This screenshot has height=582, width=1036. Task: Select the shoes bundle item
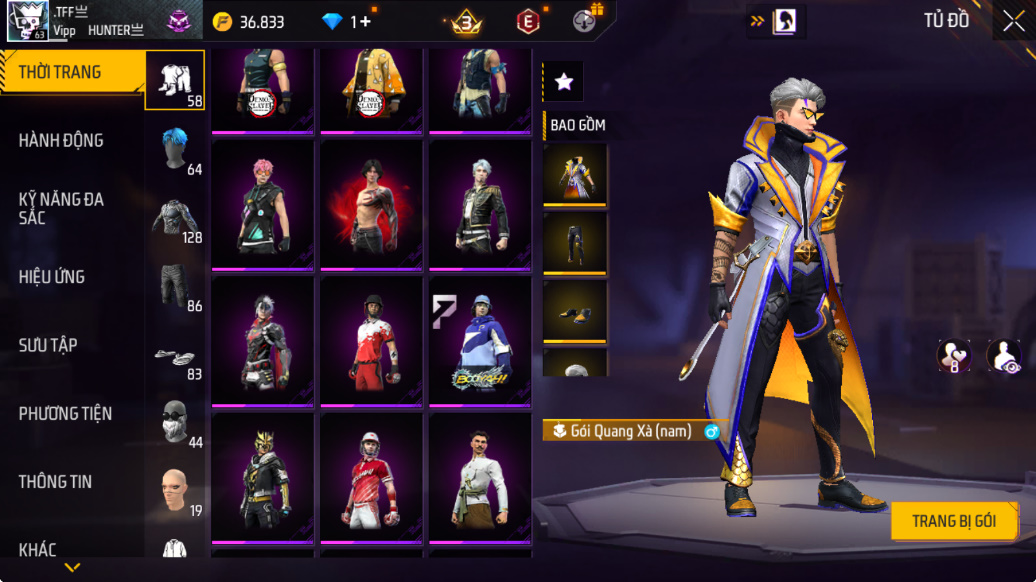pos(575,310)
